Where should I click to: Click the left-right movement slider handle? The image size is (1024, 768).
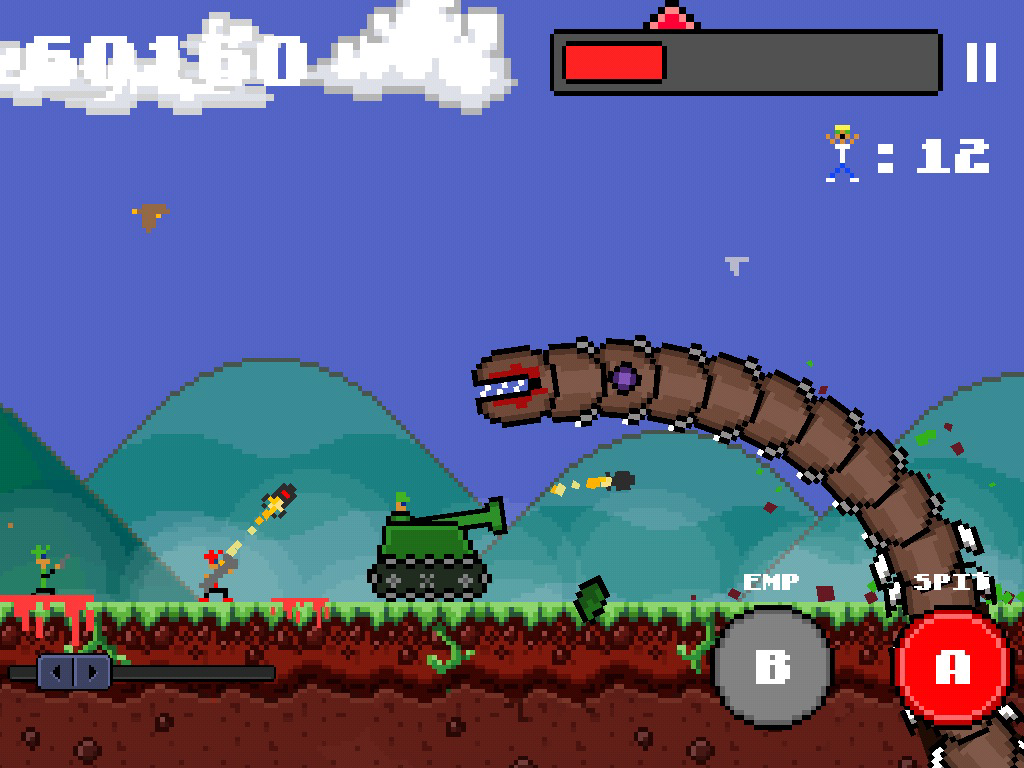pyautogui.click(x=74, y=671)
